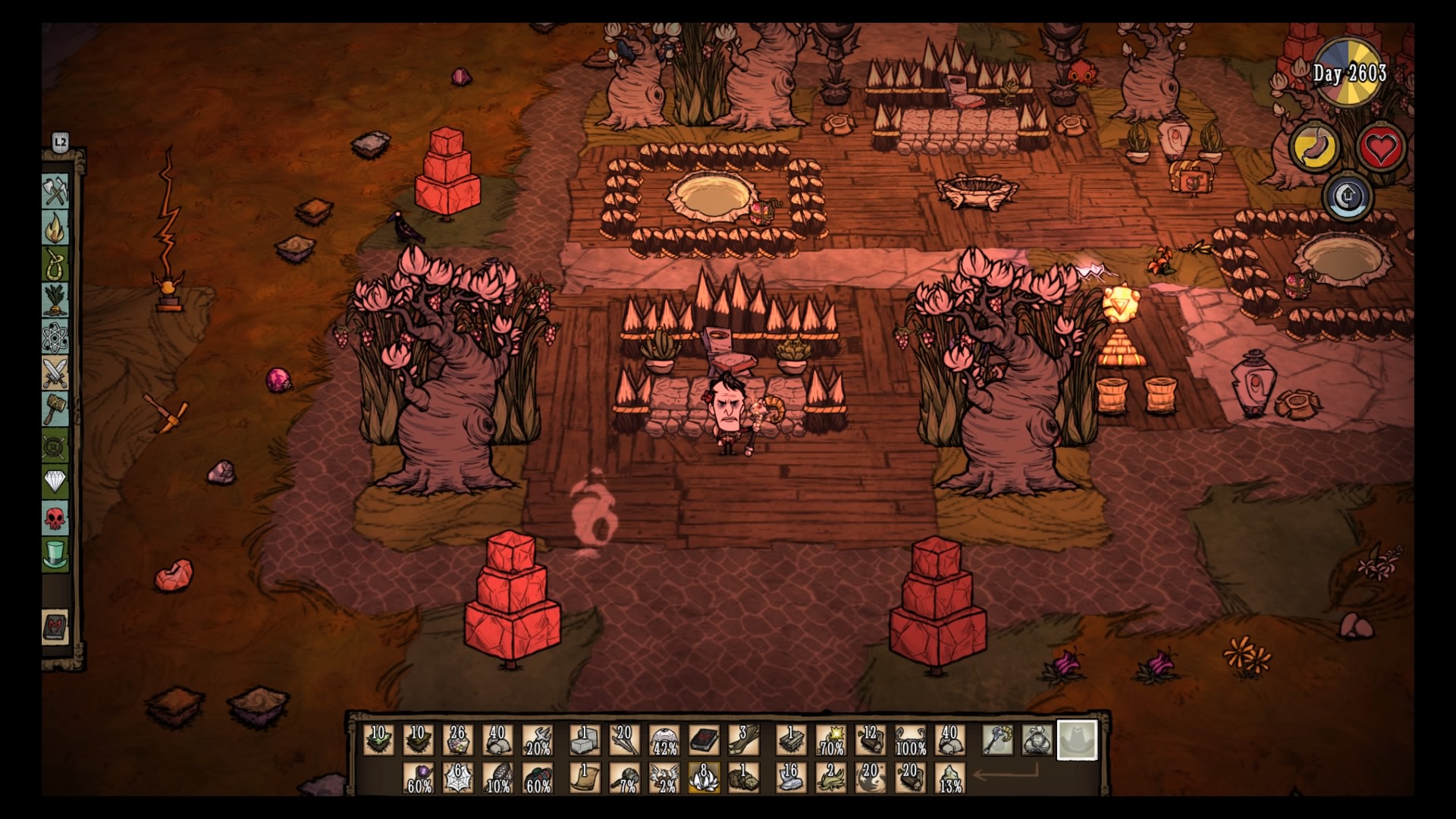
Task: Select the red book inventory slot
Action: [x=704, y=740]
